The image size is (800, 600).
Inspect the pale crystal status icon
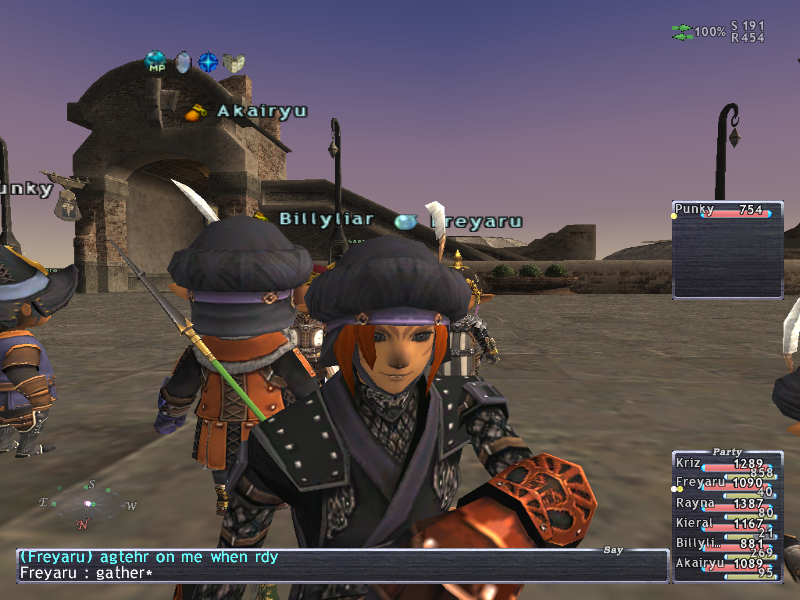pyautogui.click(x=182, y=63)
